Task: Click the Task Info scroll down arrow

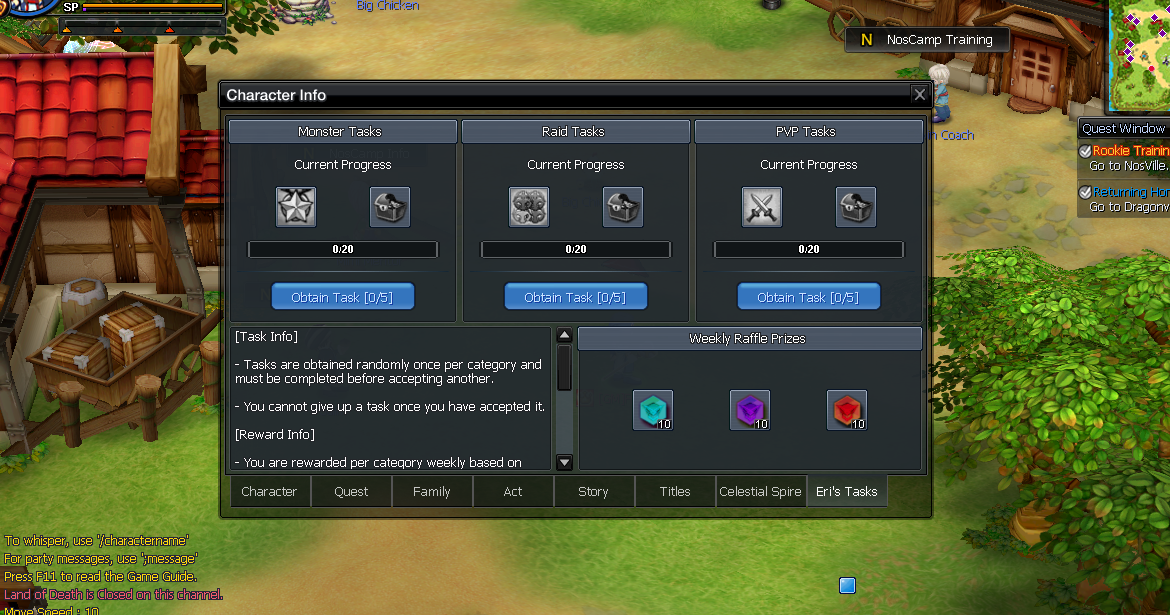Action: click(564, 462)
